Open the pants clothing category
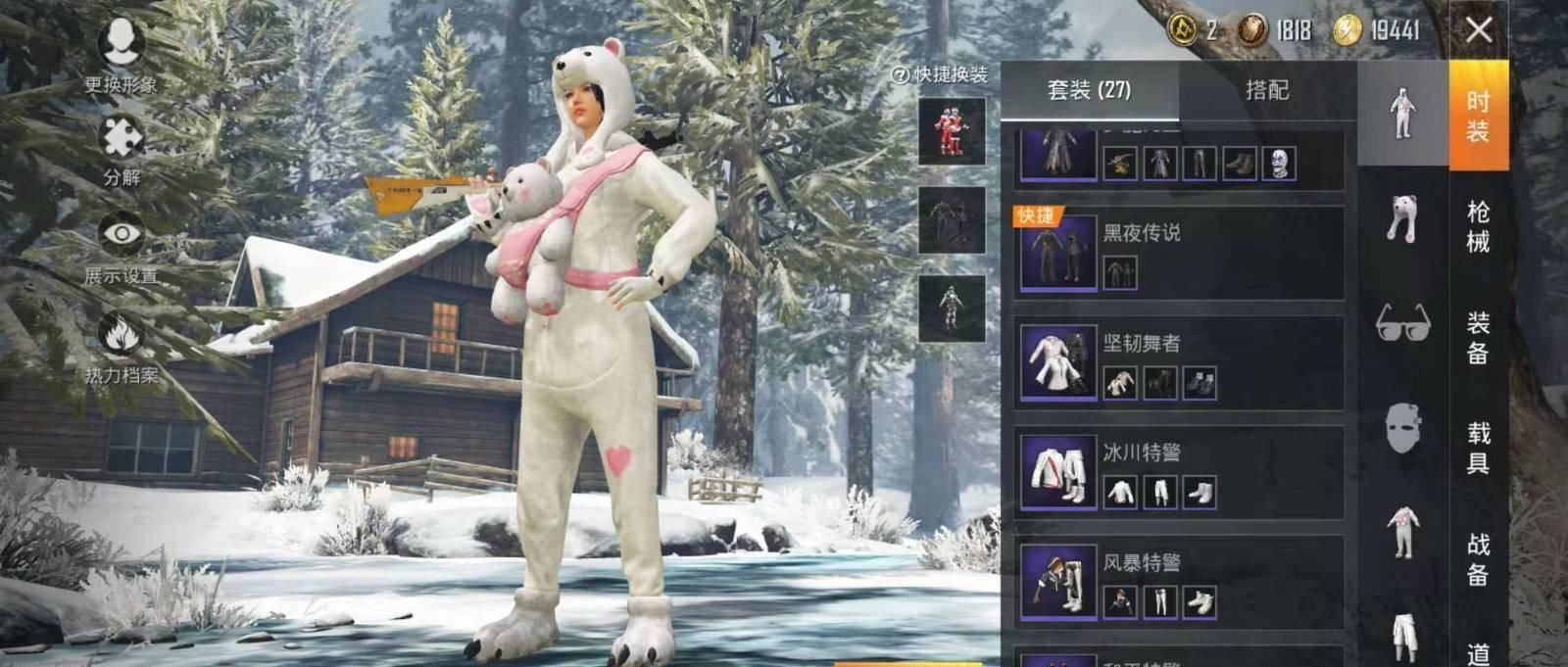This screenshot has width=1568, height=667. coord(1402,637)
